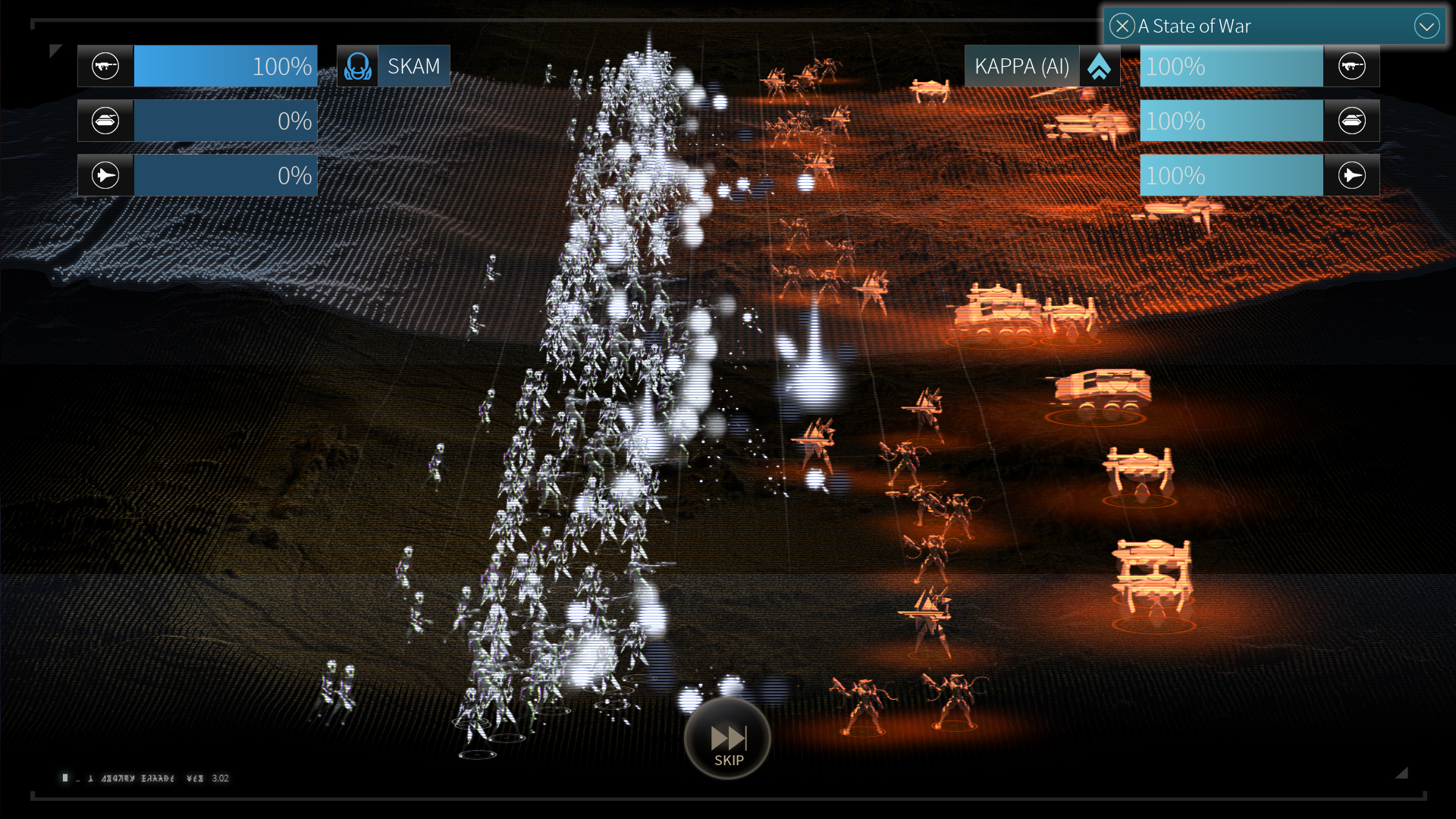Image resolution: width=1456 pixels, height=819 pixels.
Task: Click the rank chevrons beside KAPPA (AI)
Action: 1100,65
